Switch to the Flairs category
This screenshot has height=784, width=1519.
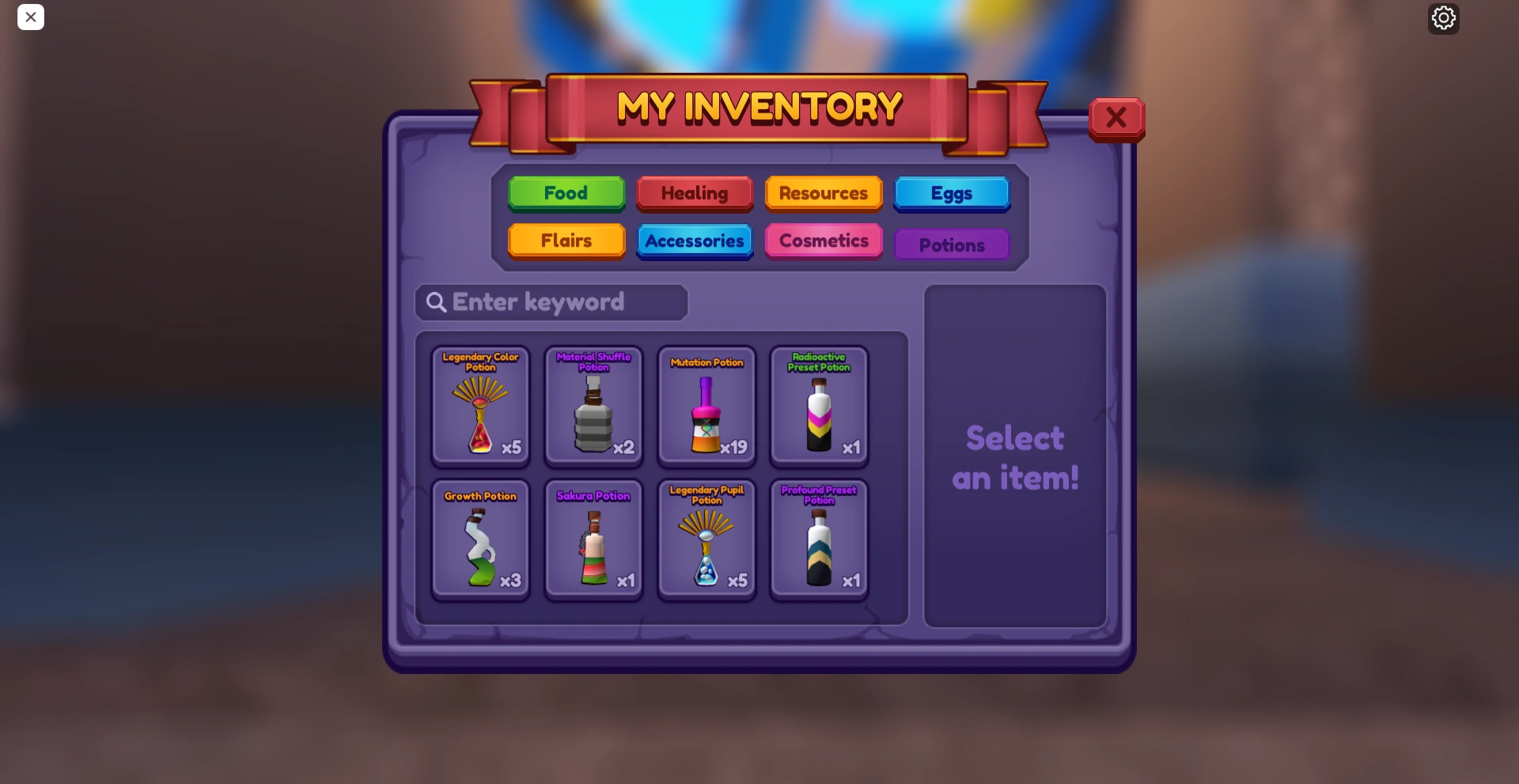[x=566, y=241]
